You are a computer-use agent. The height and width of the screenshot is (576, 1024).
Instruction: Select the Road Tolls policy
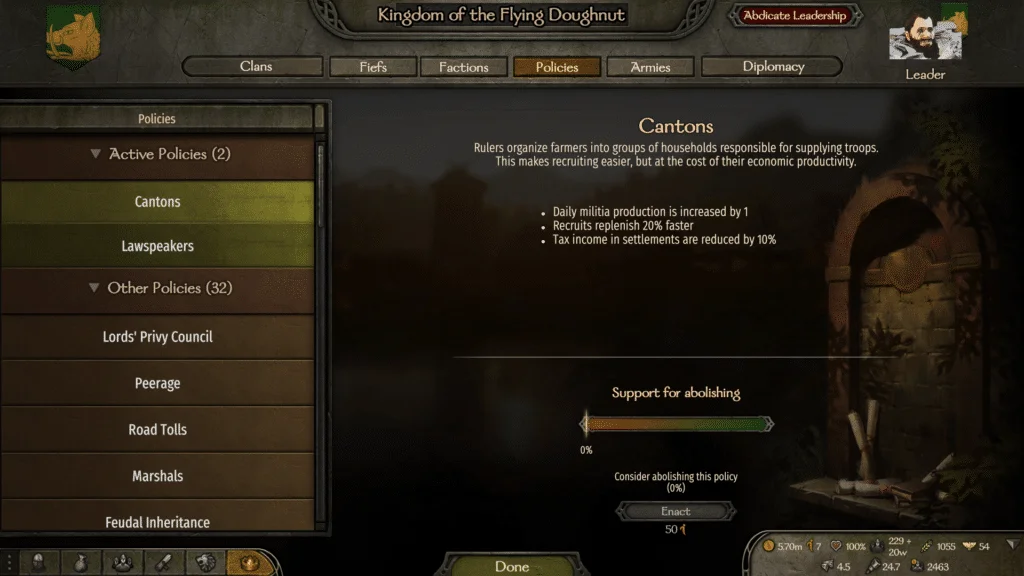[158, 430]
